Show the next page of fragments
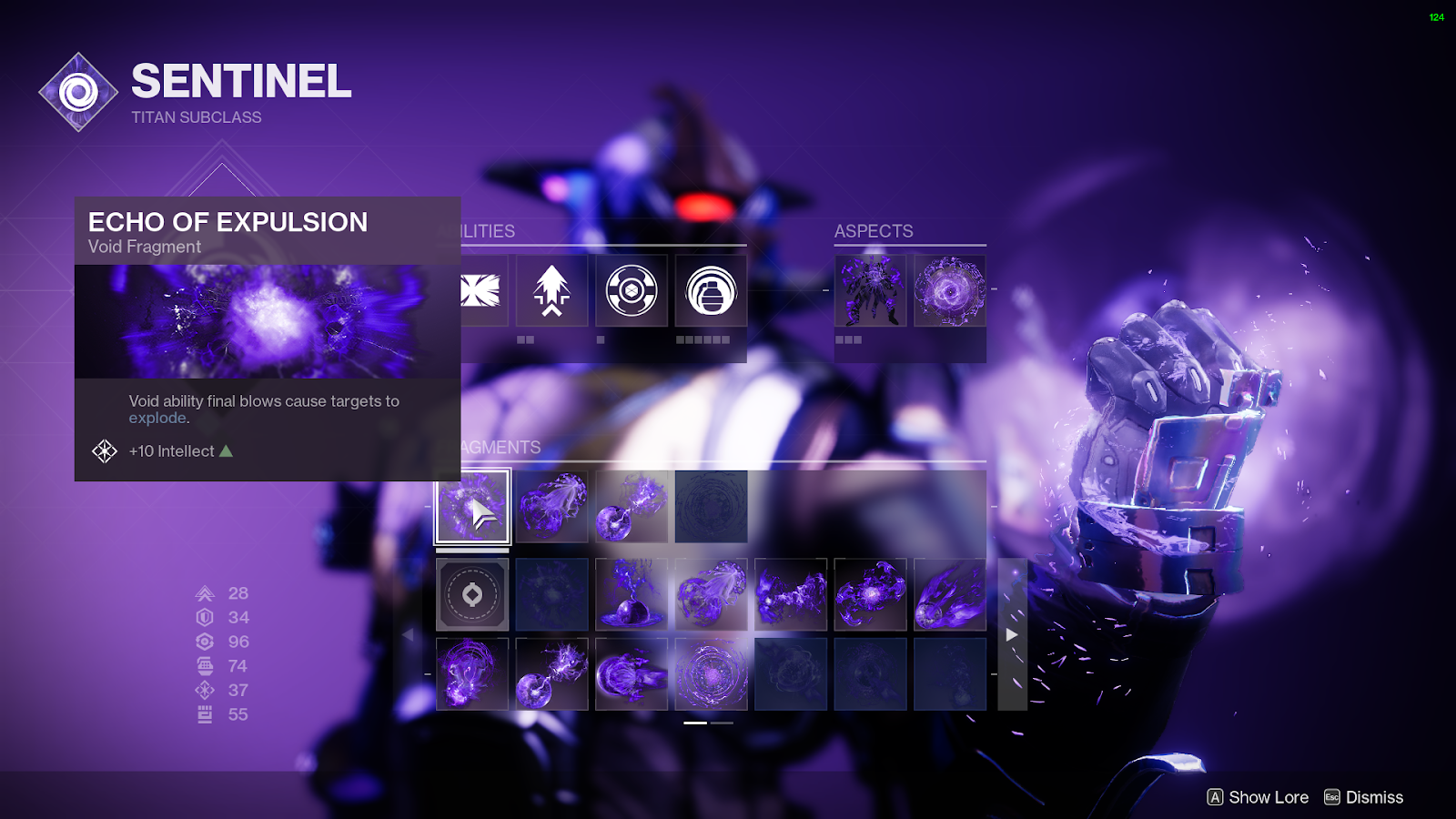 coord(1012,634)
